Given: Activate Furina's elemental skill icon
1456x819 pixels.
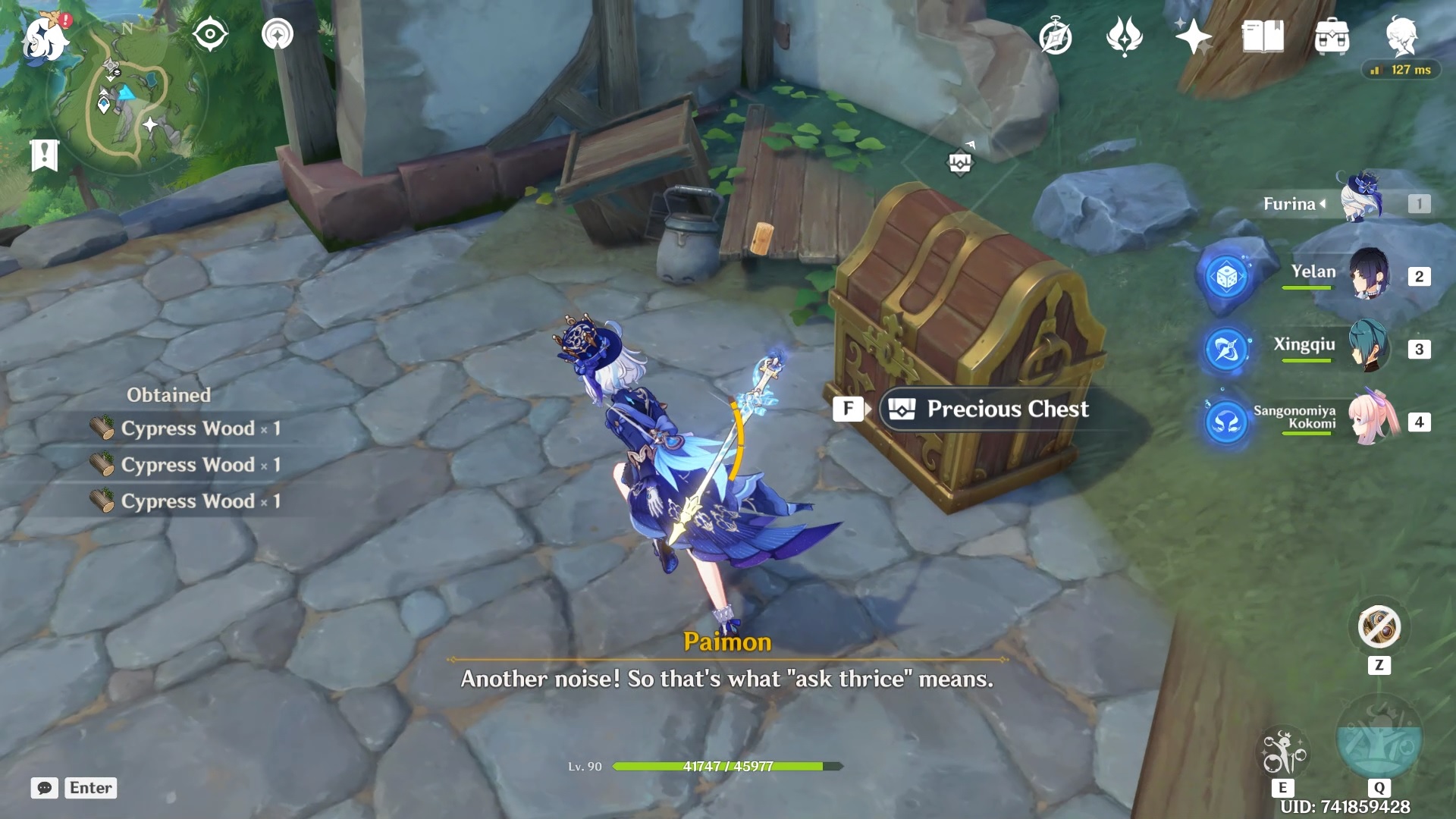Looking at the screenshot, I should pyautogui.click(x=1282, y=753).
